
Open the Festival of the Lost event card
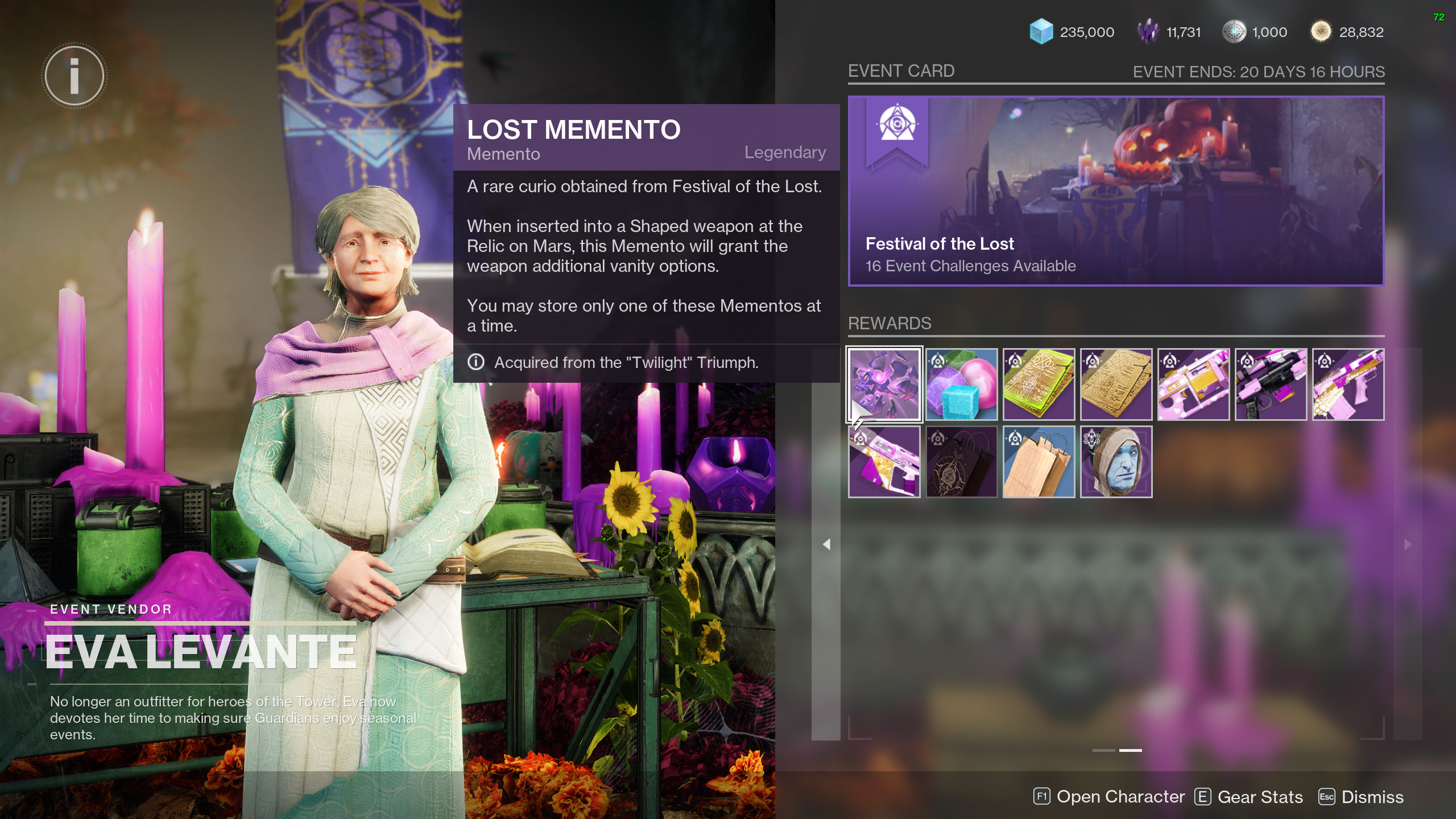pyautogui.click(x=1116, y=191)
